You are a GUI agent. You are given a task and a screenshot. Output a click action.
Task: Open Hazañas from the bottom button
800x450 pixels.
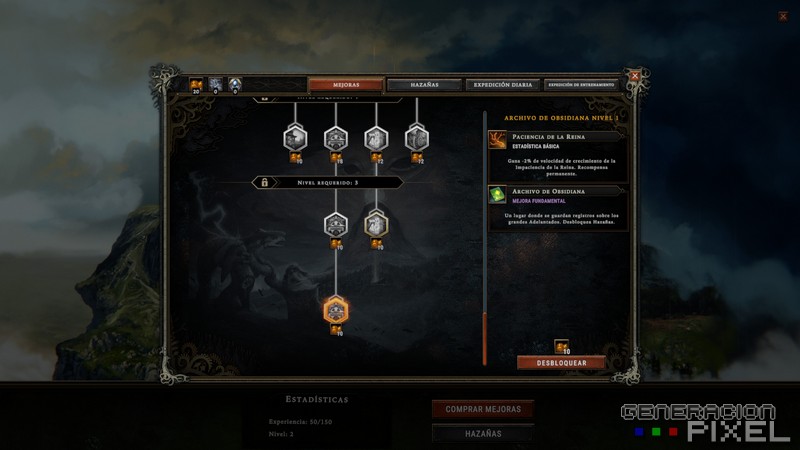coord(483,433)
